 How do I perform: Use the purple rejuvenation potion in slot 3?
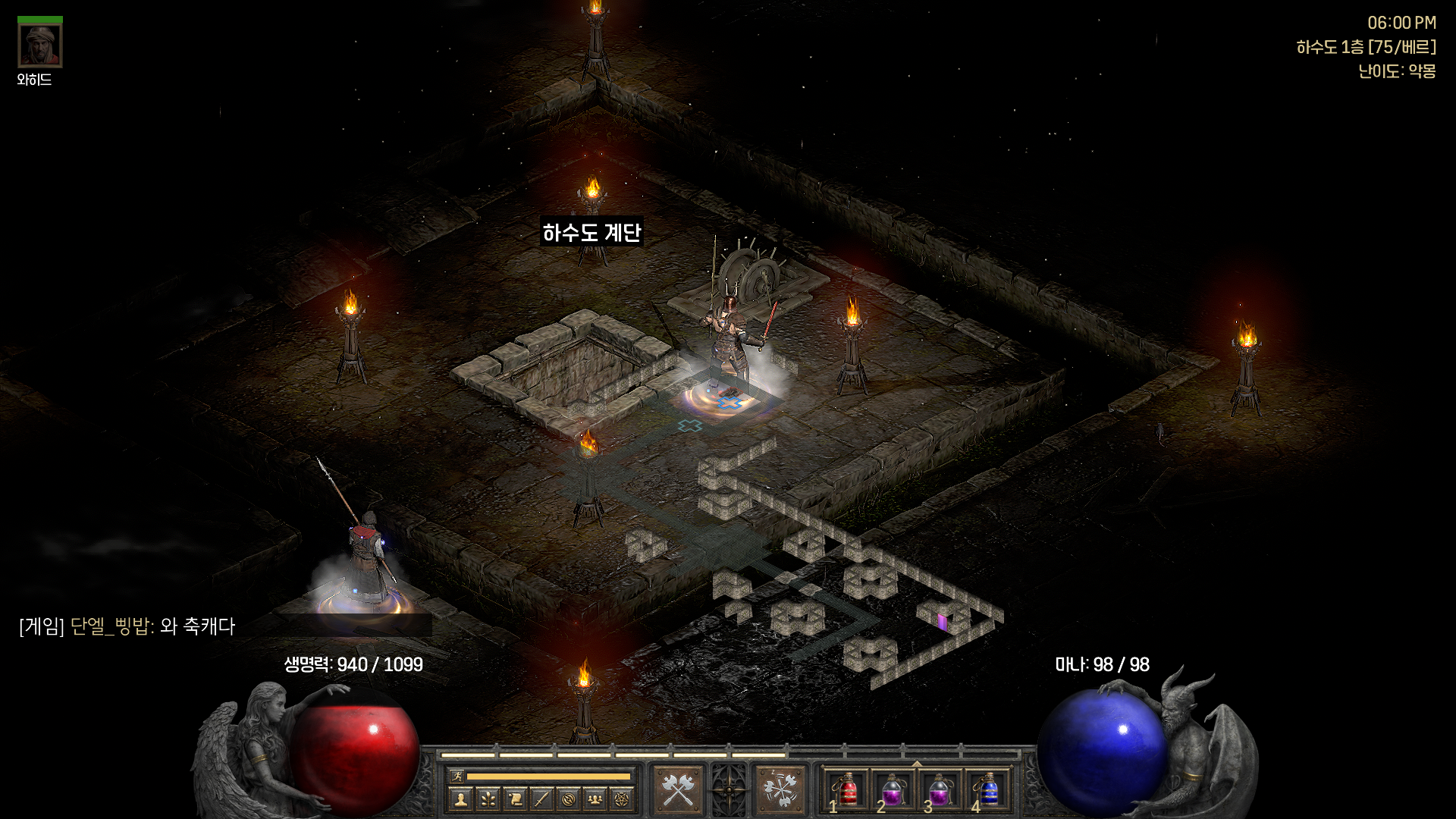[940, 790]
